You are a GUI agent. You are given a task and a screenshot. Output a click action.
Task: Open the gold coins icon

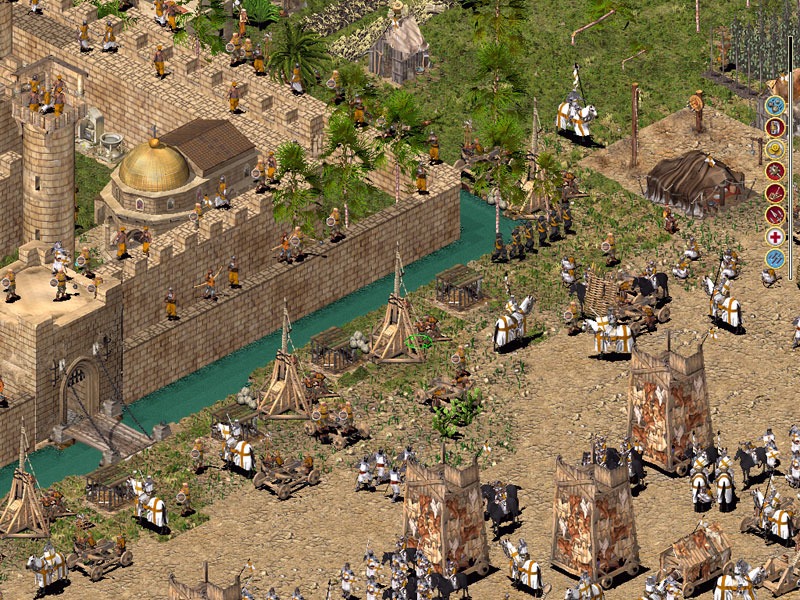(775, 149)
